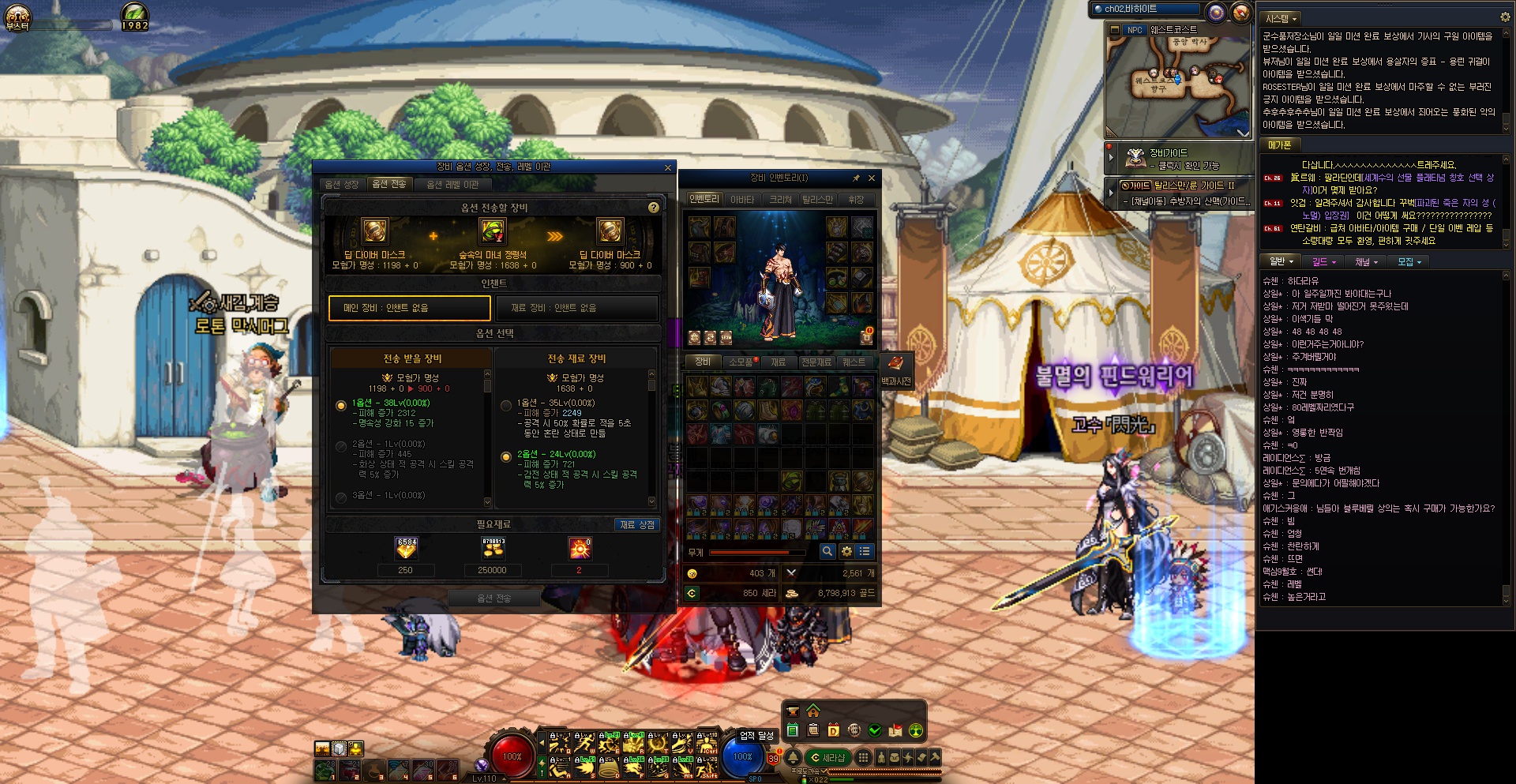Switch to the 옵션 성장 tab
This screenshot has width=1516, height=784.
[341, 185]
